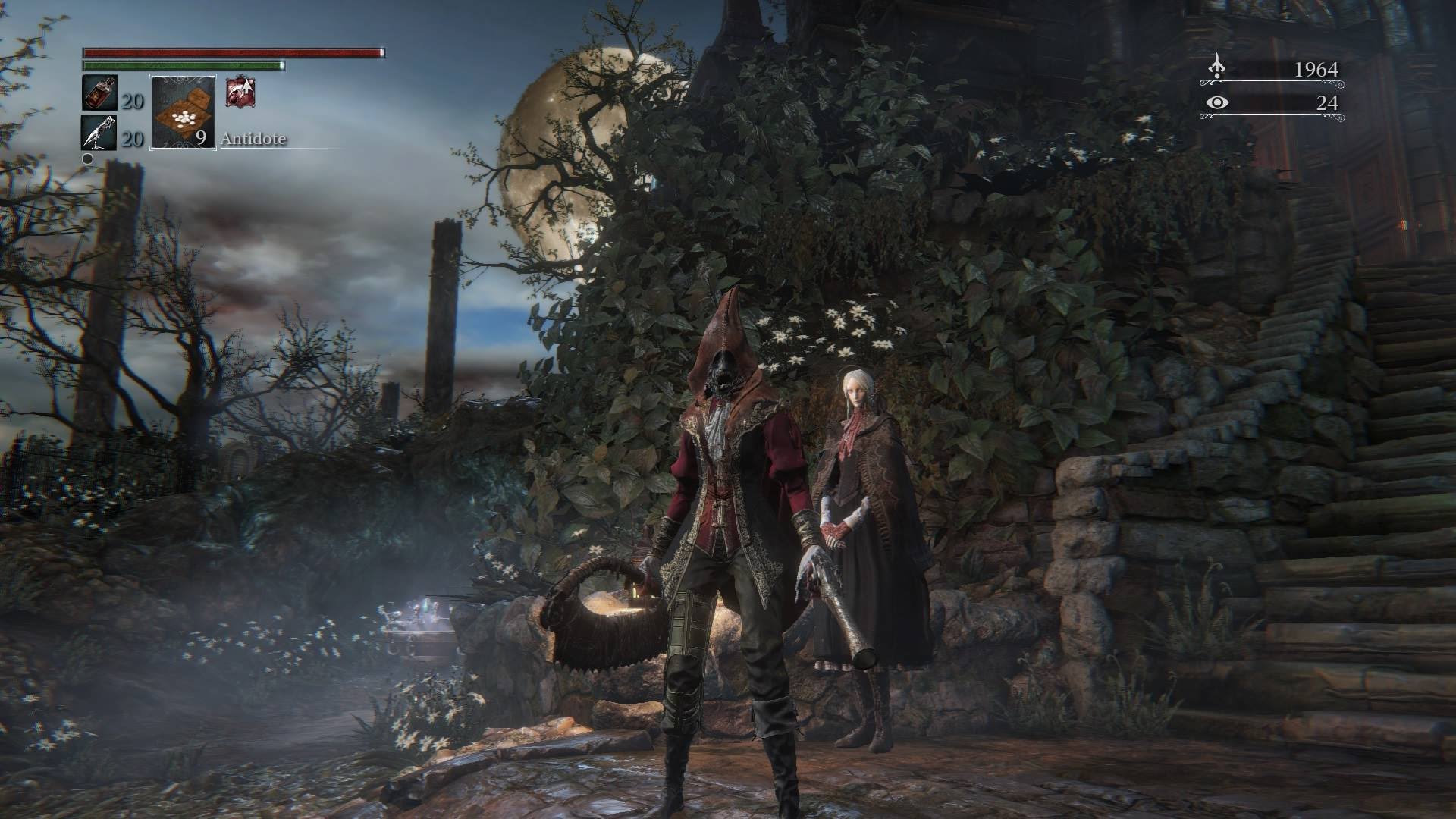1456x819 pixels.
Task: Click the red status buff icon
Action: (240, 93)
